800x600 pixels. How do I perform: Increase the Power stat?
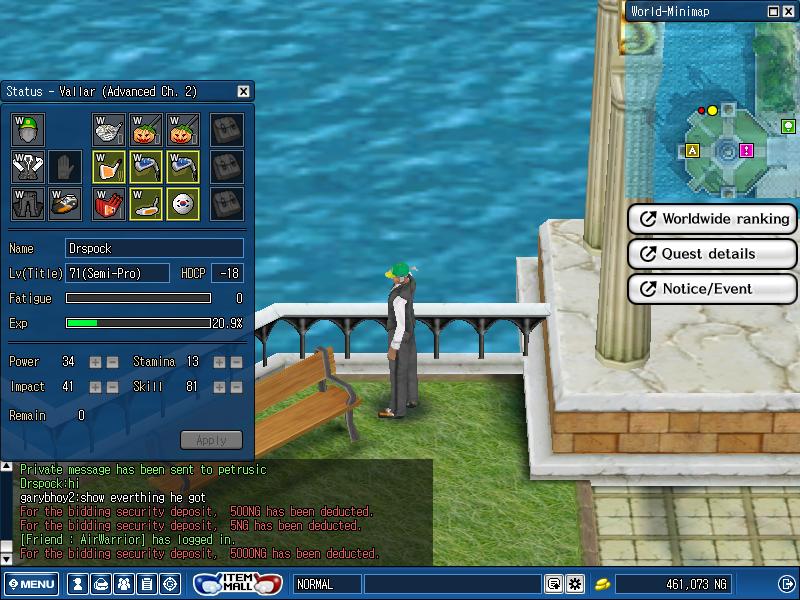(95, 362)
